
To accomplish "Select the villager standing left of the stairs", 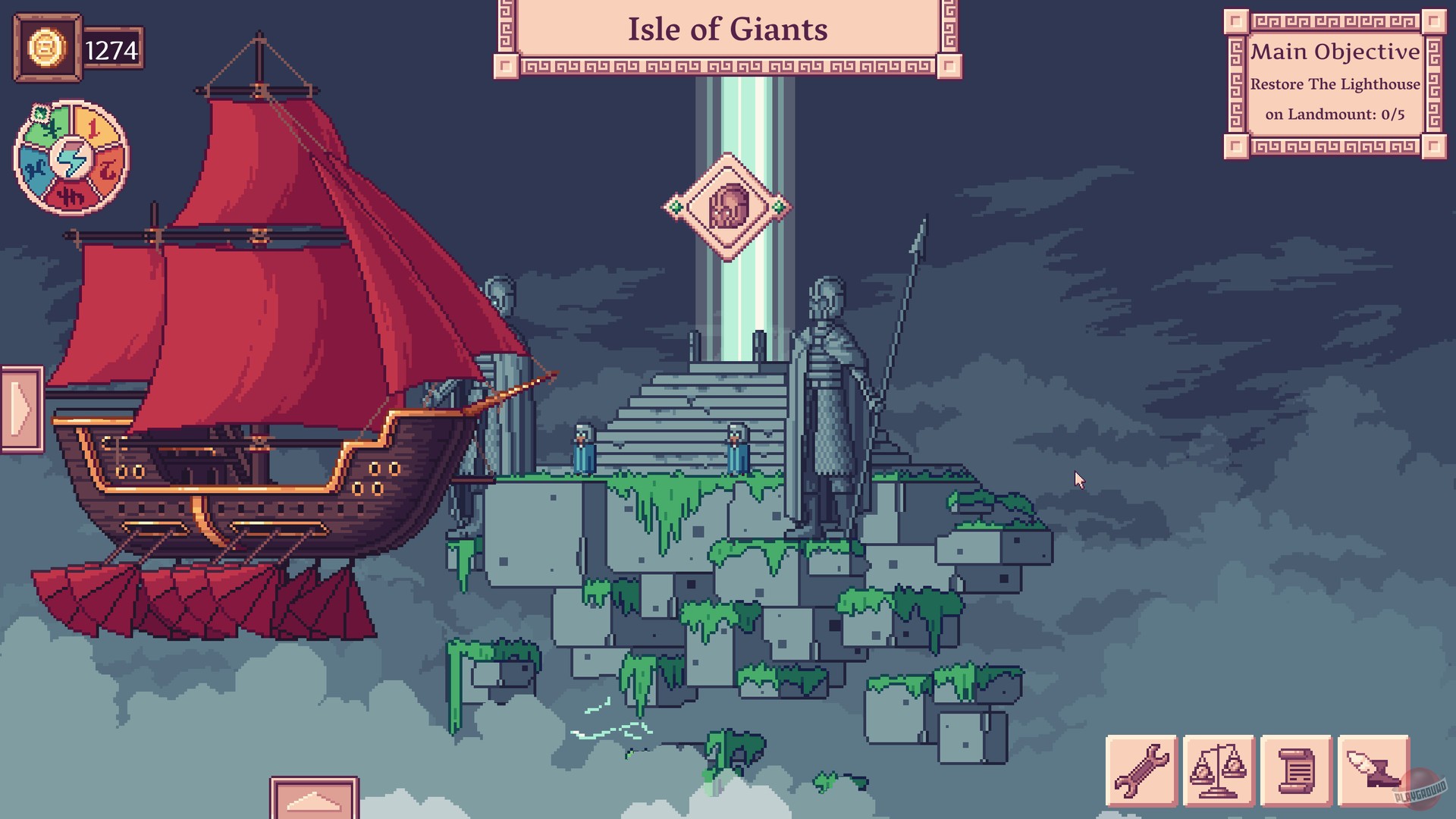I will point(584,449).
